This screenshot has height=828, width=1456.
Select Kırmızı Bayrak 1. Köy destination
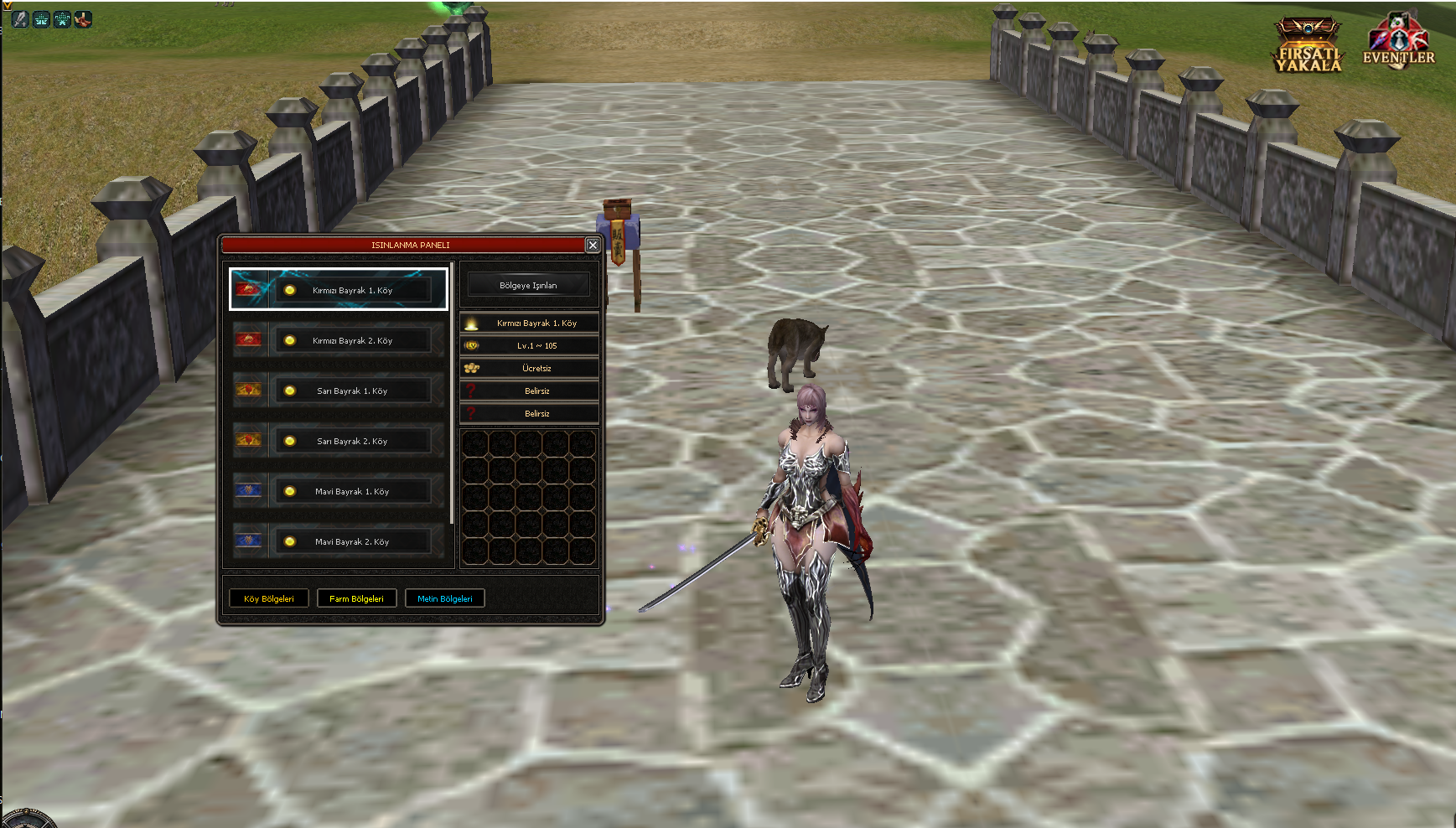352,290
